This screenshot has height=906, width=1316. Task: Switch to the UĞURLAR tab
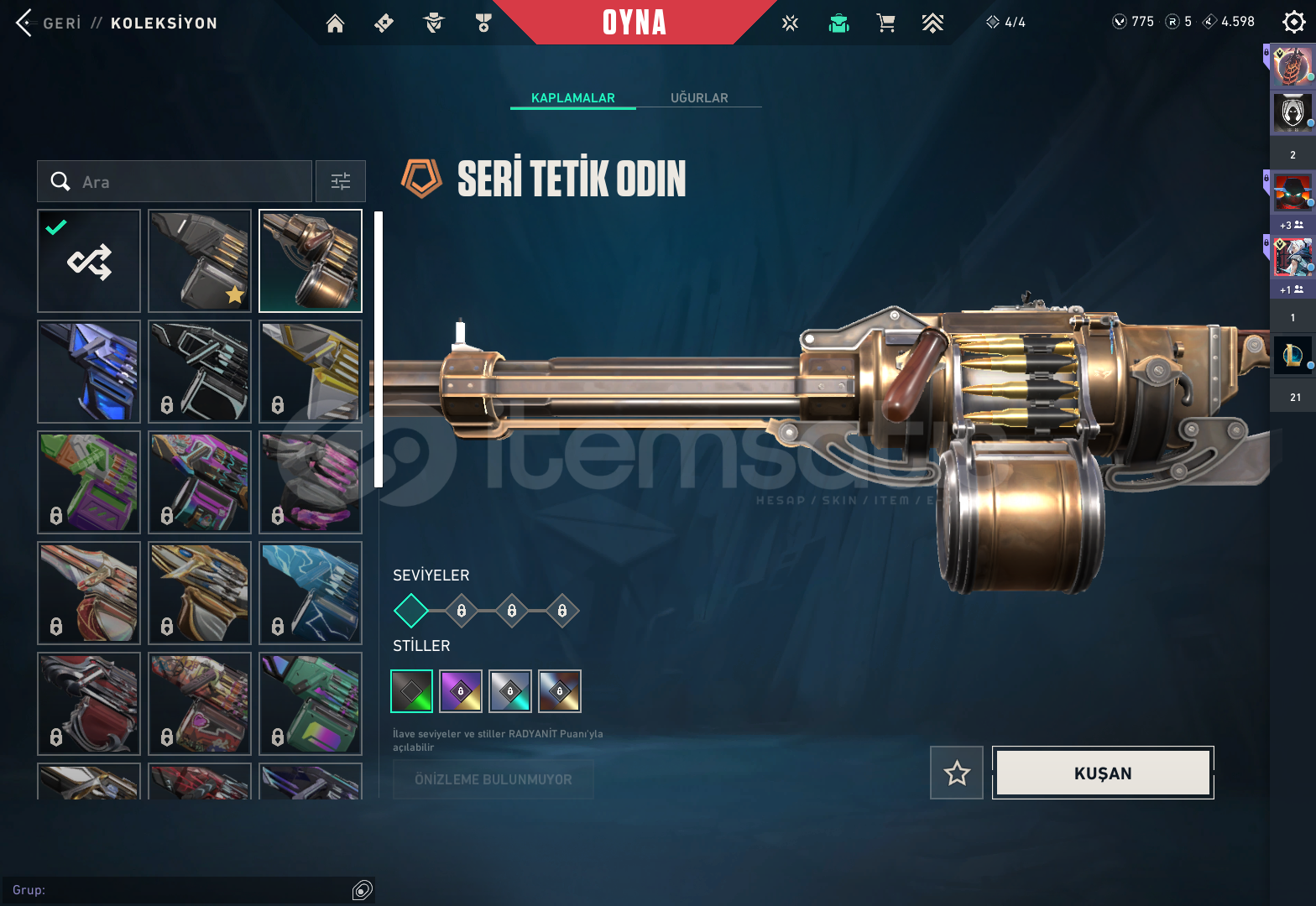(698, 98)
